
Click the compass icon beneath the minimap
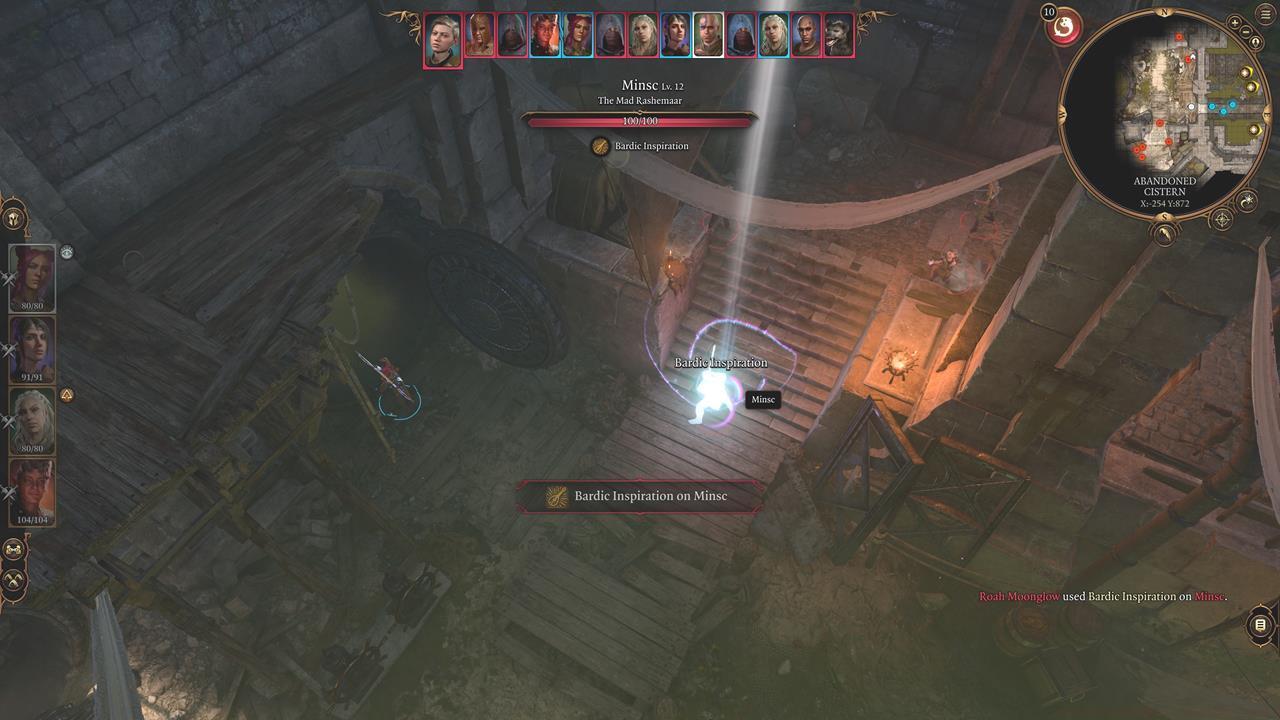click(1223, 218)
